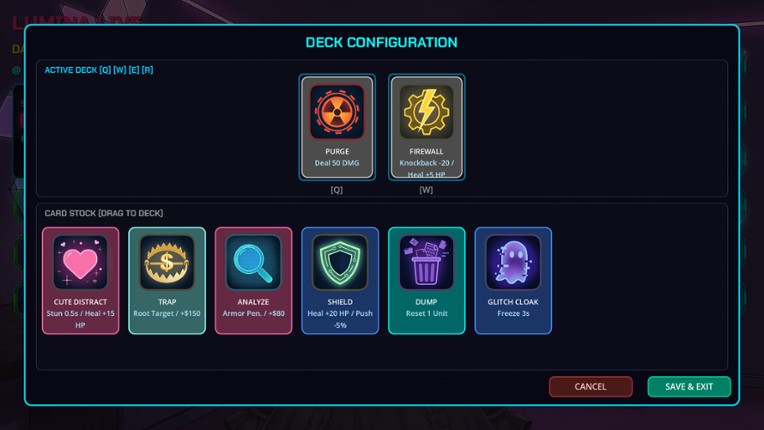Select the Glitch Cloak ghost card

(512, 280)
